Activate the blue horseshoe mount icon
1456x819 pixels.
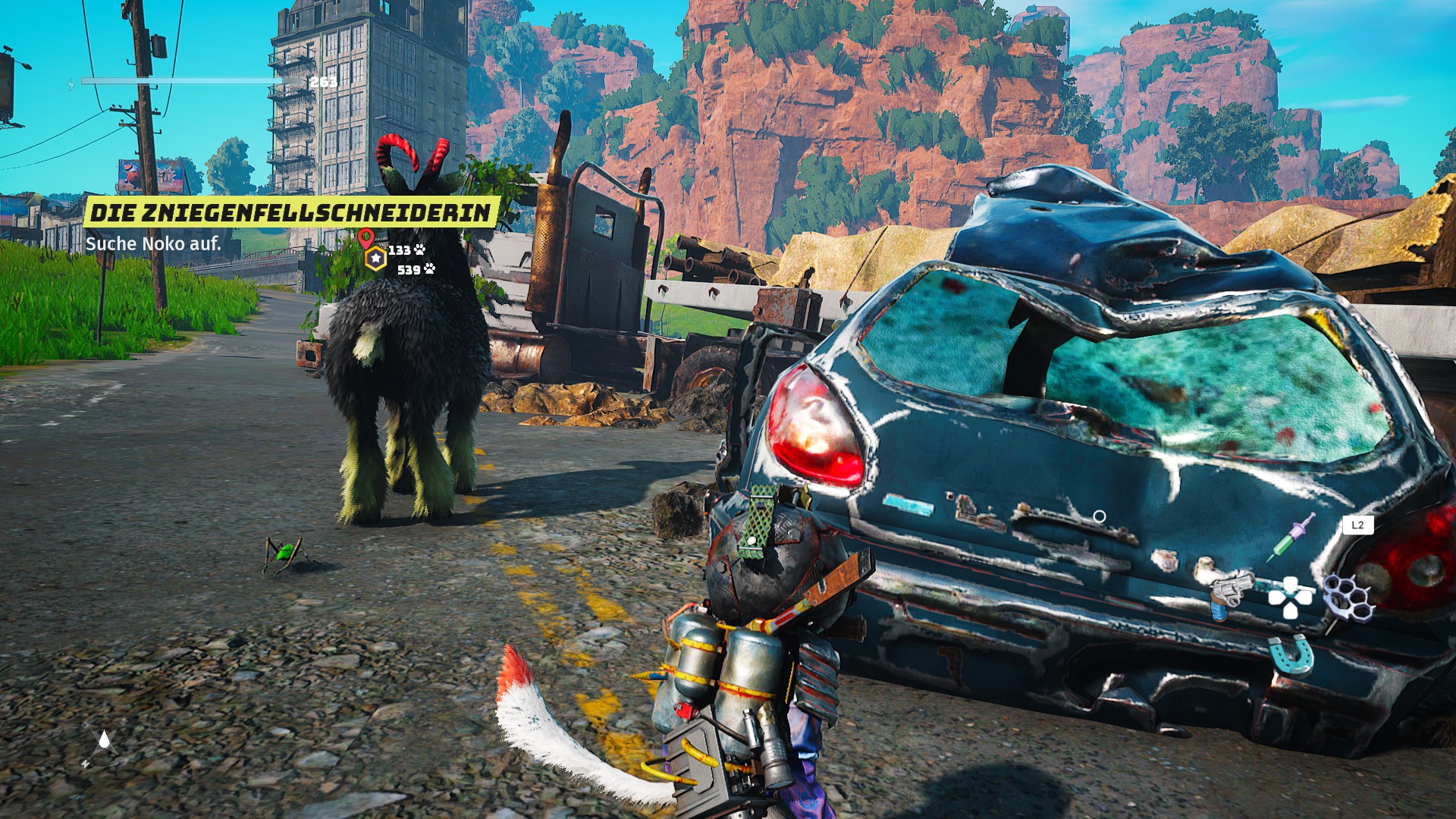(1291, 654)
